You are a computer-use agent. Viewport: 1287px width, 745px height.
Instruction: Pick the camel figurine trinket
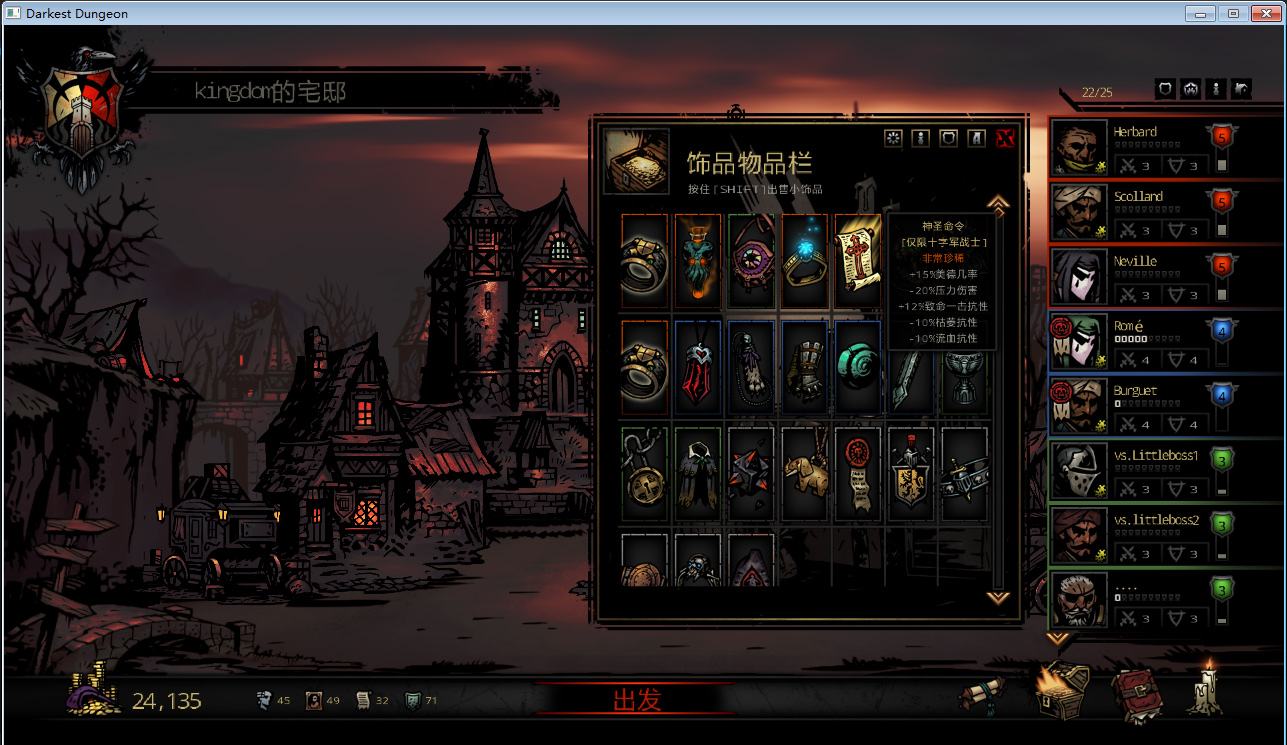[x=804, y=474]
